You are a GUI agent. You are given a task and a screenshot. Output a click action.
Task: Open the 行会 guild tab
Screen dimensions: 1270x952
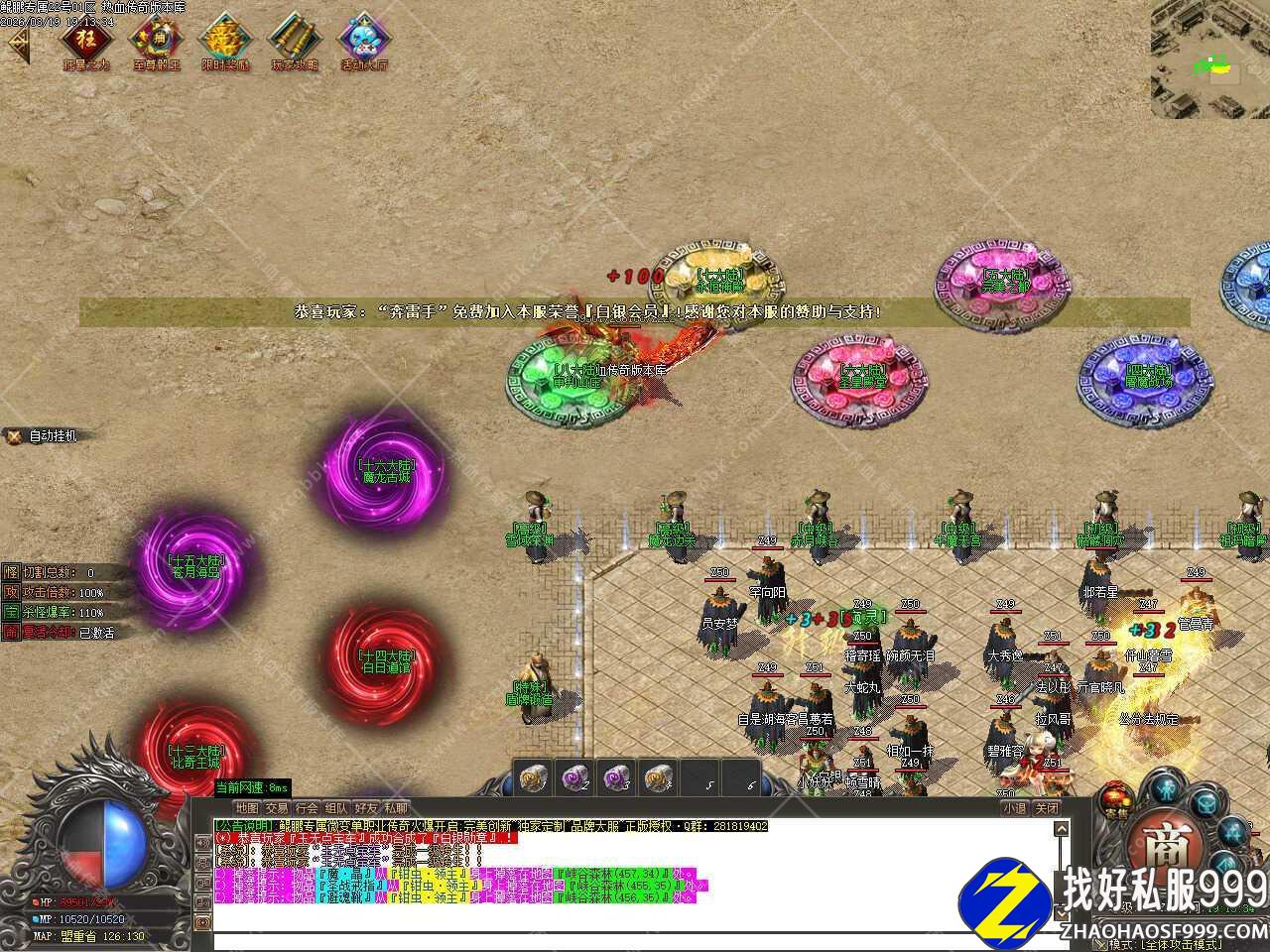[x=307, y=808]
